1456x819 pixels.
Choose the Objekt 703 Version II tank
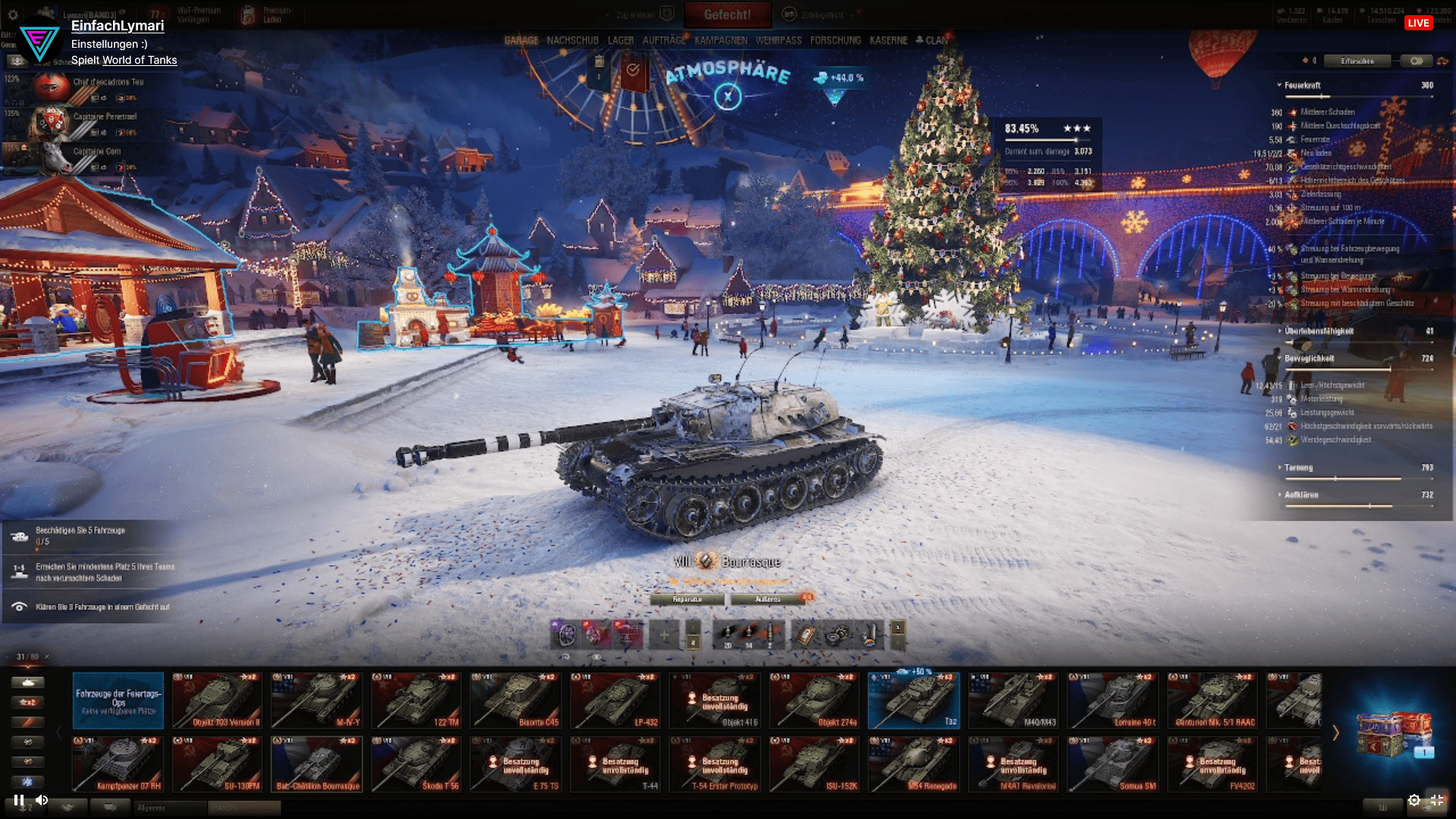pyautogui.click(x=216, y=700)
